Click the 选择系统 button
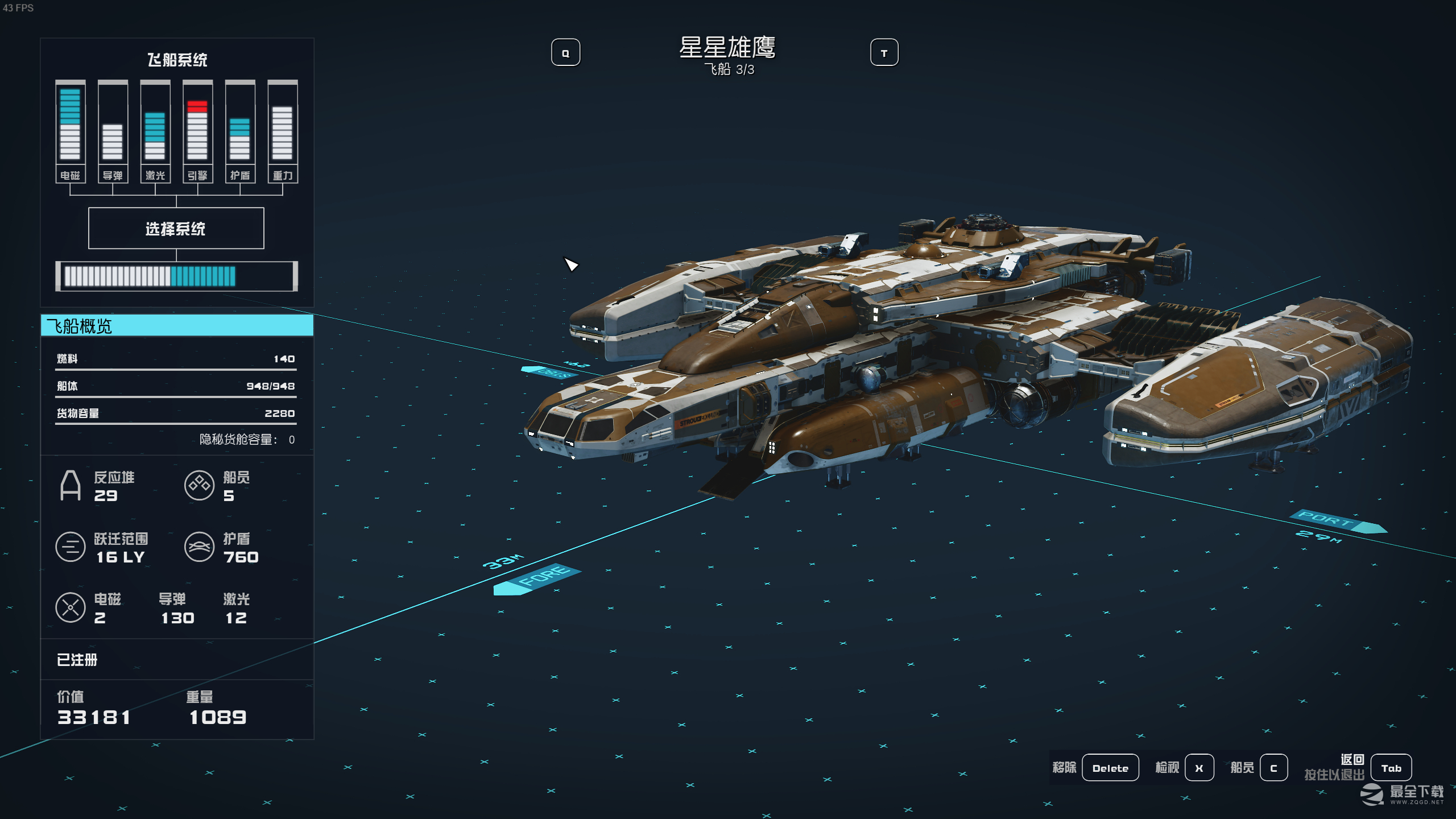Viewport: 1456px width, 819px height. click(176, 228)
